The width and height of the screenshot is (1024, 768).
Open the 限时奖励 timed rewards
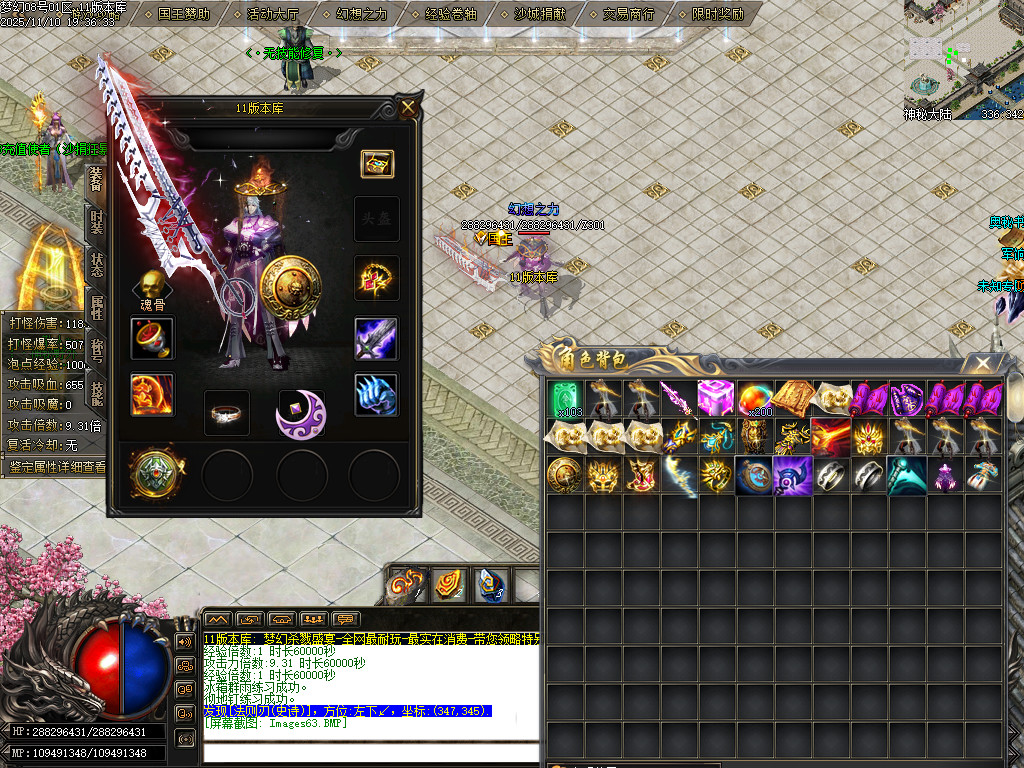[x=718, y=15]
